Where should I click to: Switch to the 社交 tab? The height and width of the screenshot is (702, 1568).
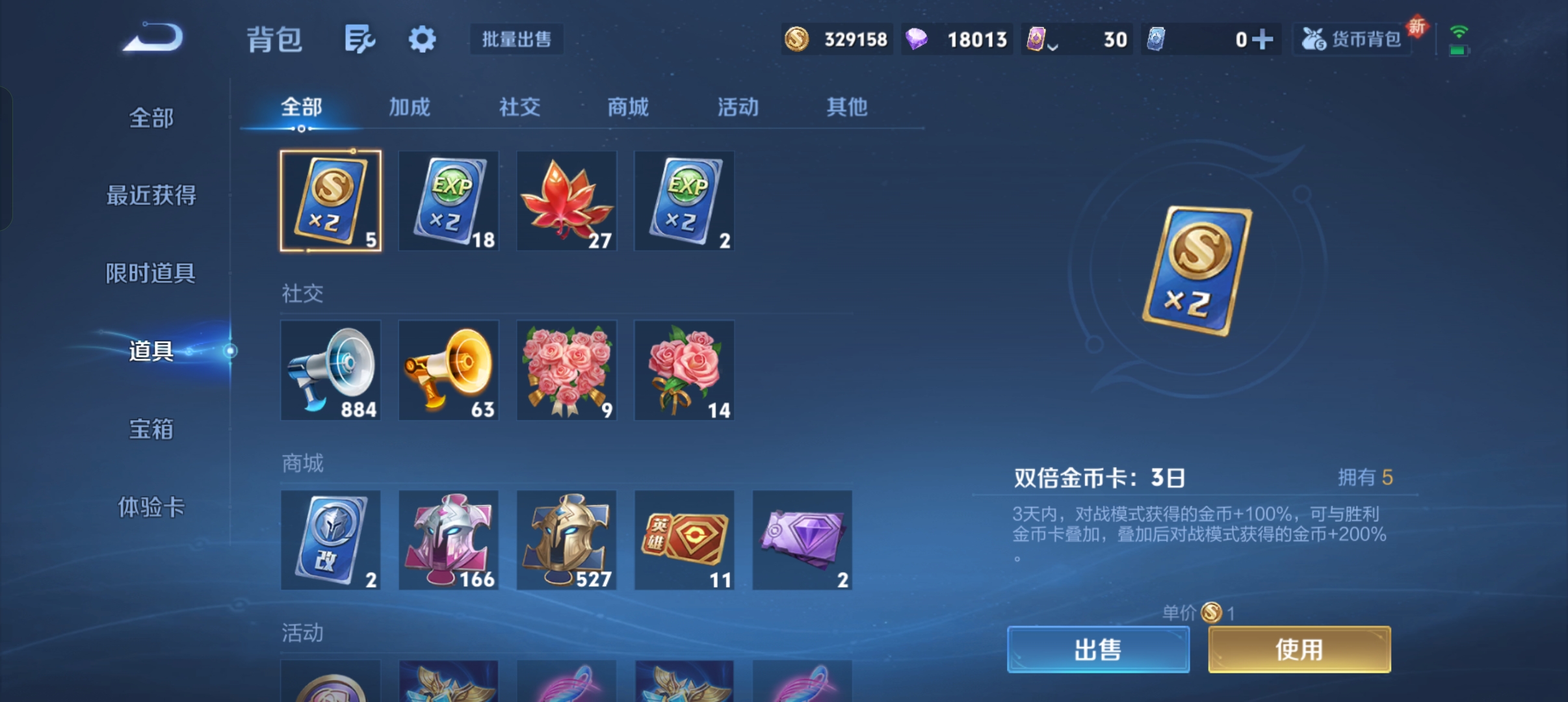(519, 107)
